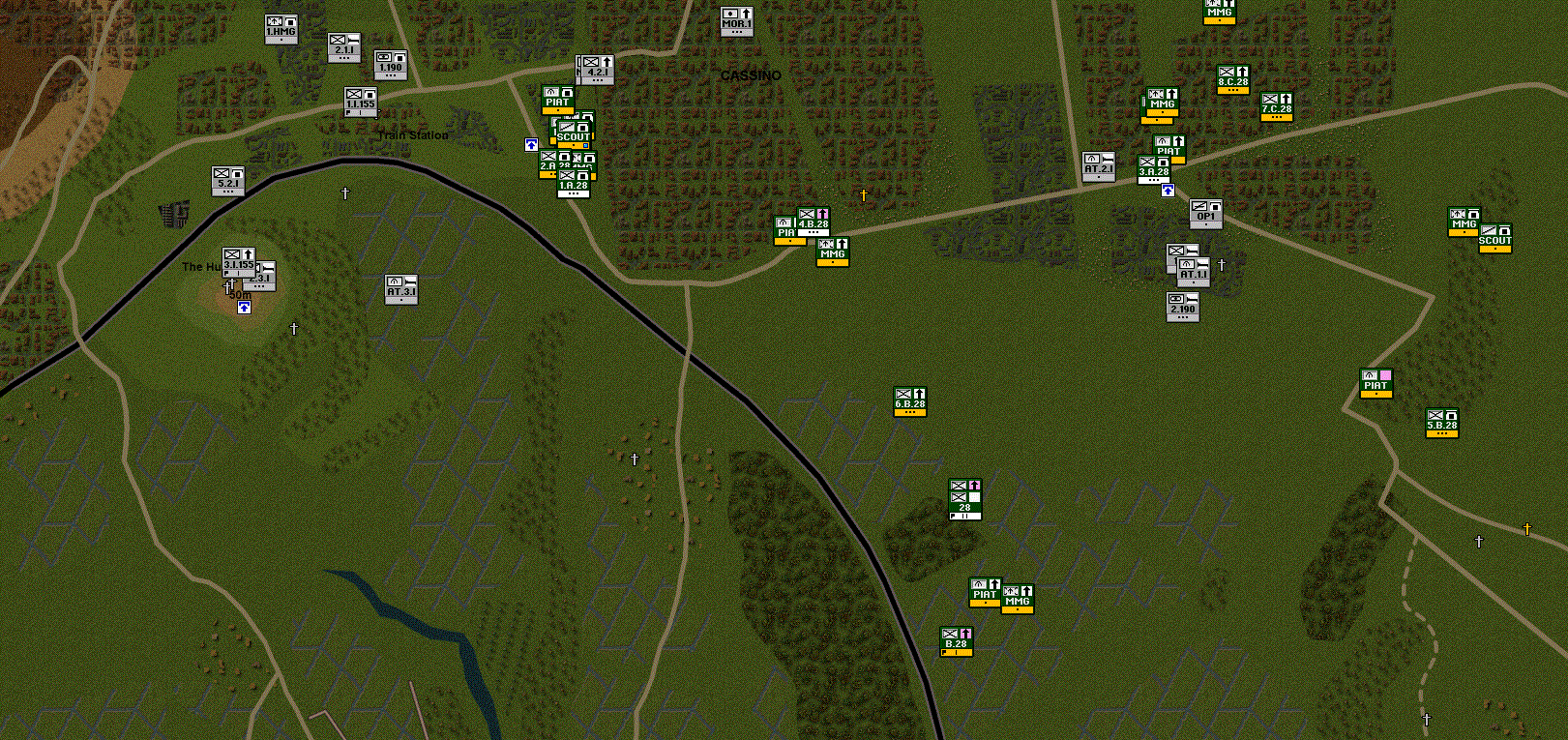Viewport: 1568px width, 740px height.
Task: Click the 7.C.28 counter near map edge
Action: (1277, 108)
